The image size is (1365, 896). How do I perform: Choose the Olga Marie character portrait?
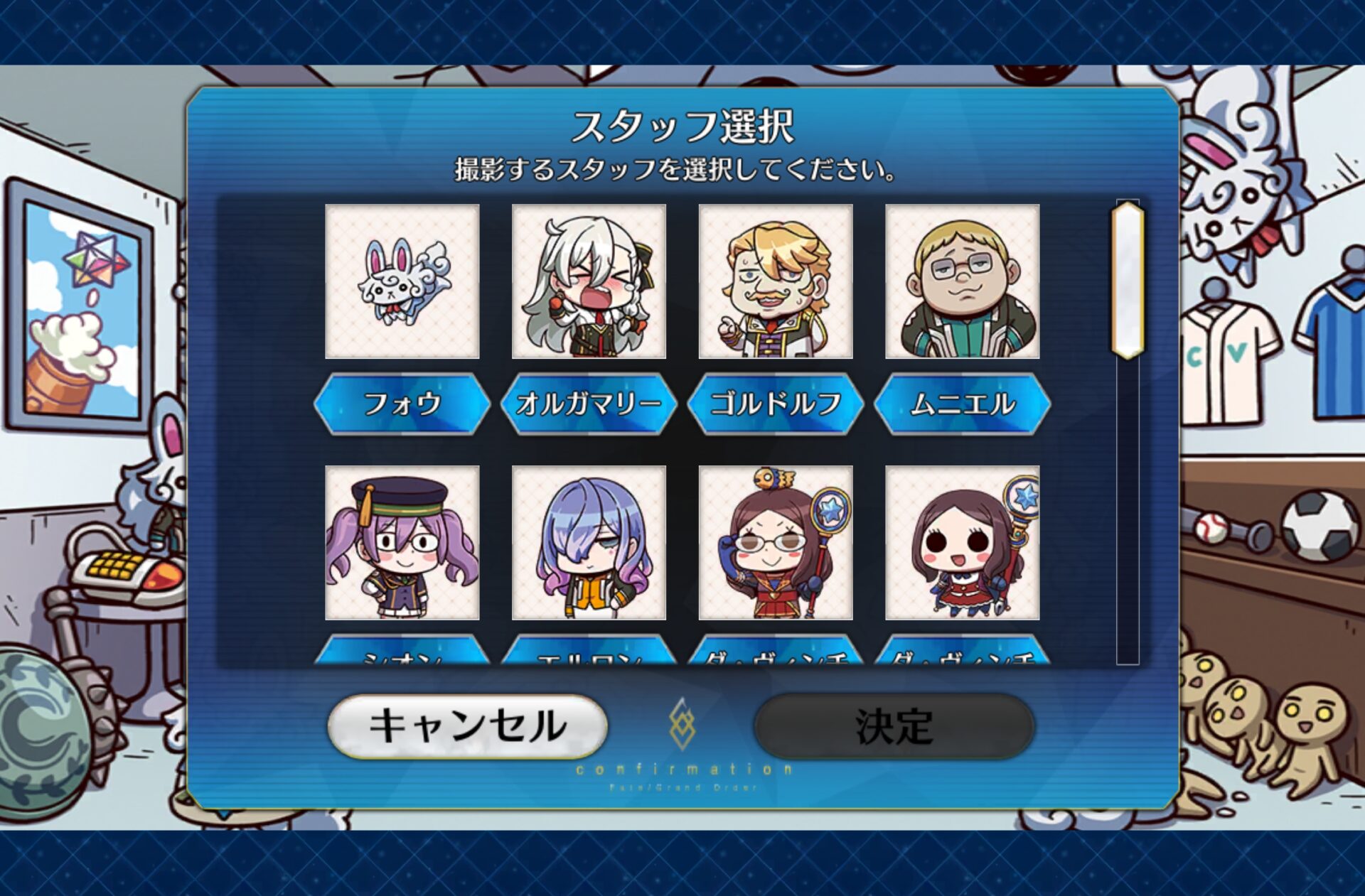point(589,281)
